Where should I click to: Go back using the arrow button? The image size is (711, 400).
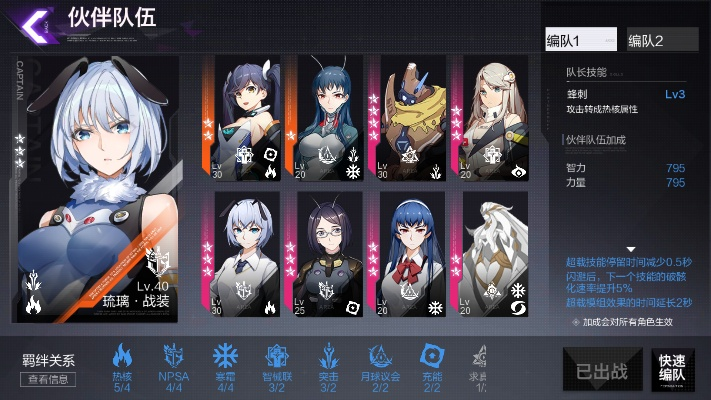pos(36,22)
